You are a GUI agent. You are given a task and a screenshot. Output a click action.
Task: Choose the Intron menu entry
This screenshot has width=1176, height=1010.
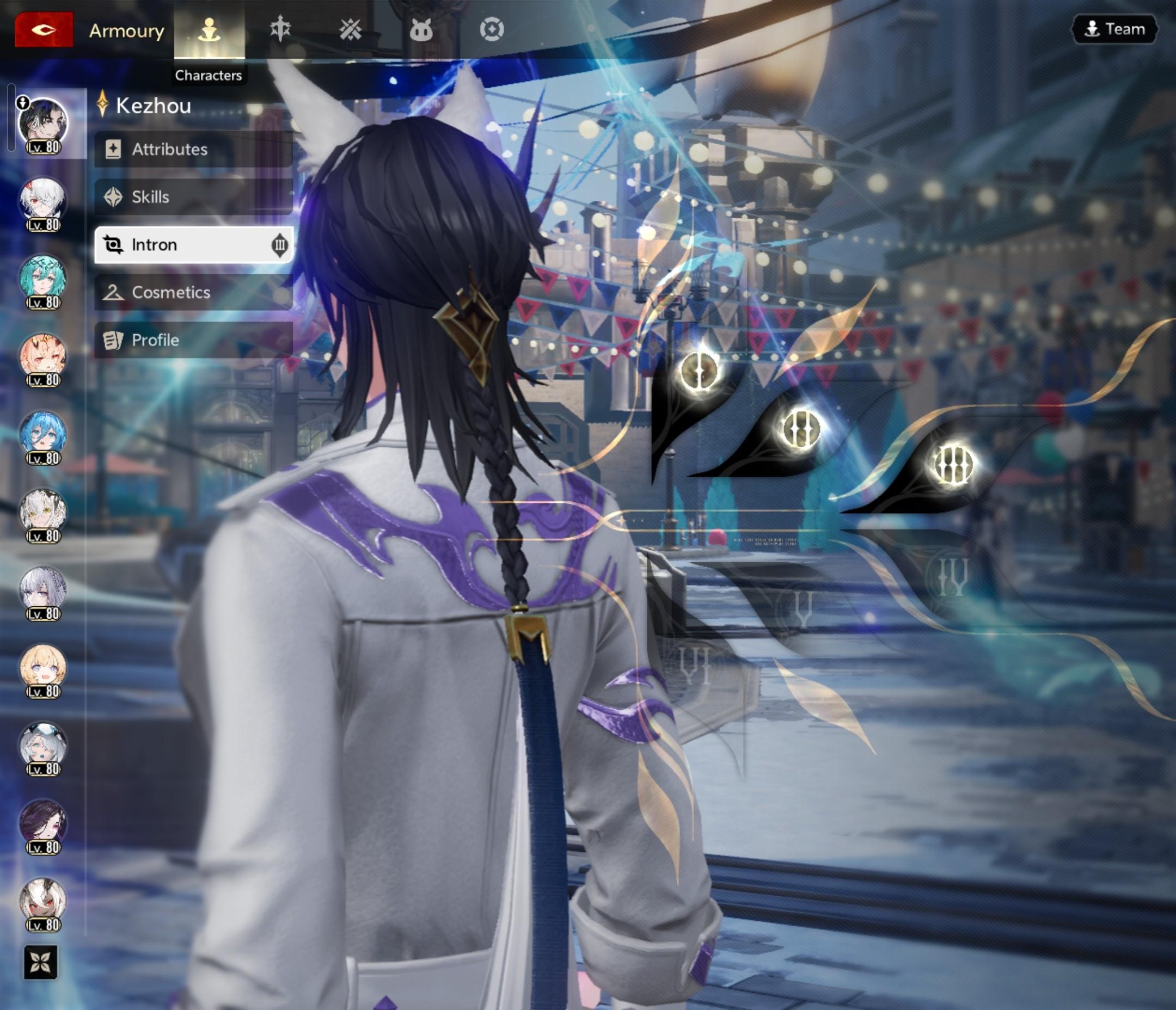193,244
